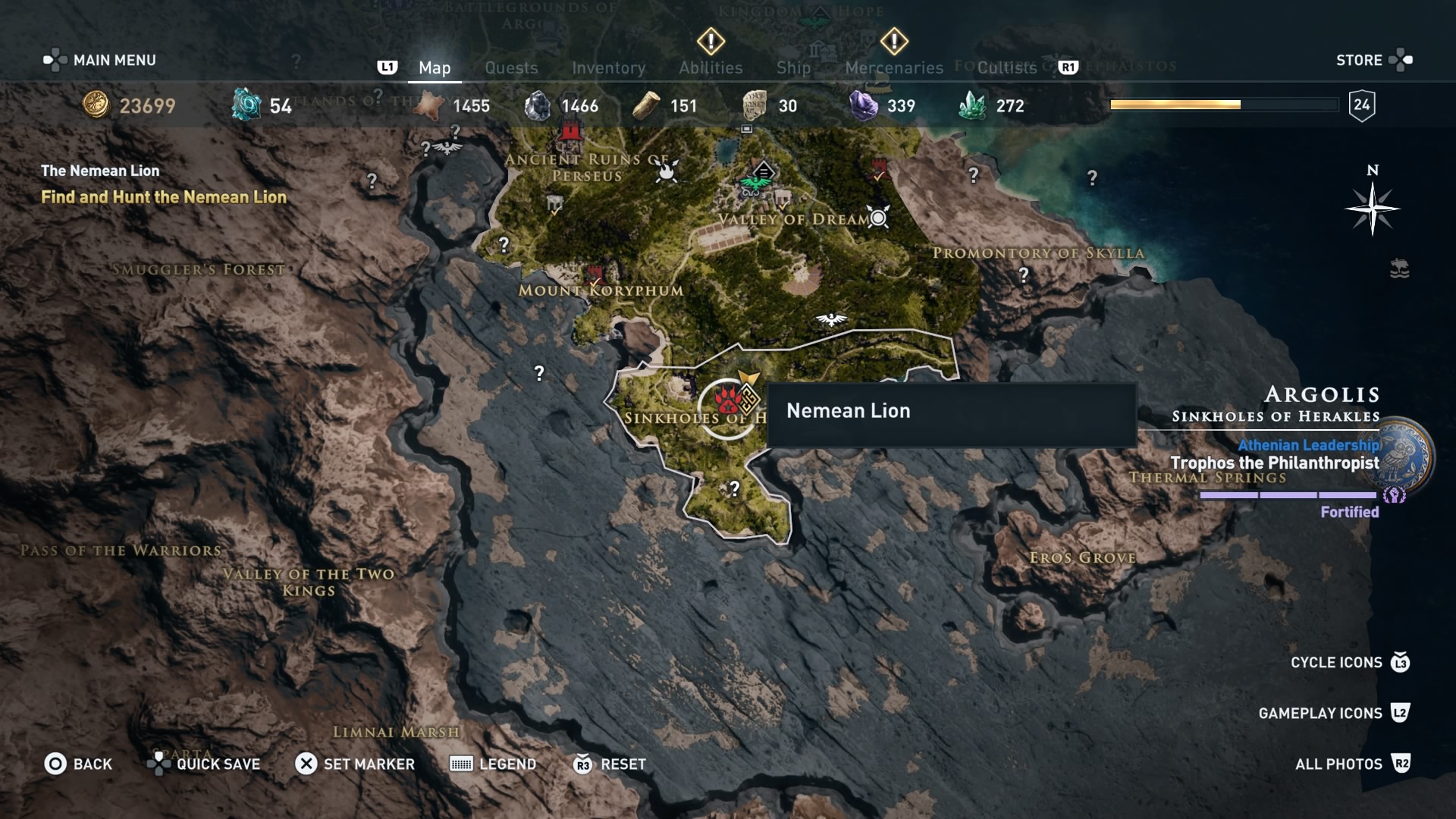
Task: Click the Store icon in the top corner
Action: pos(1399,60)
